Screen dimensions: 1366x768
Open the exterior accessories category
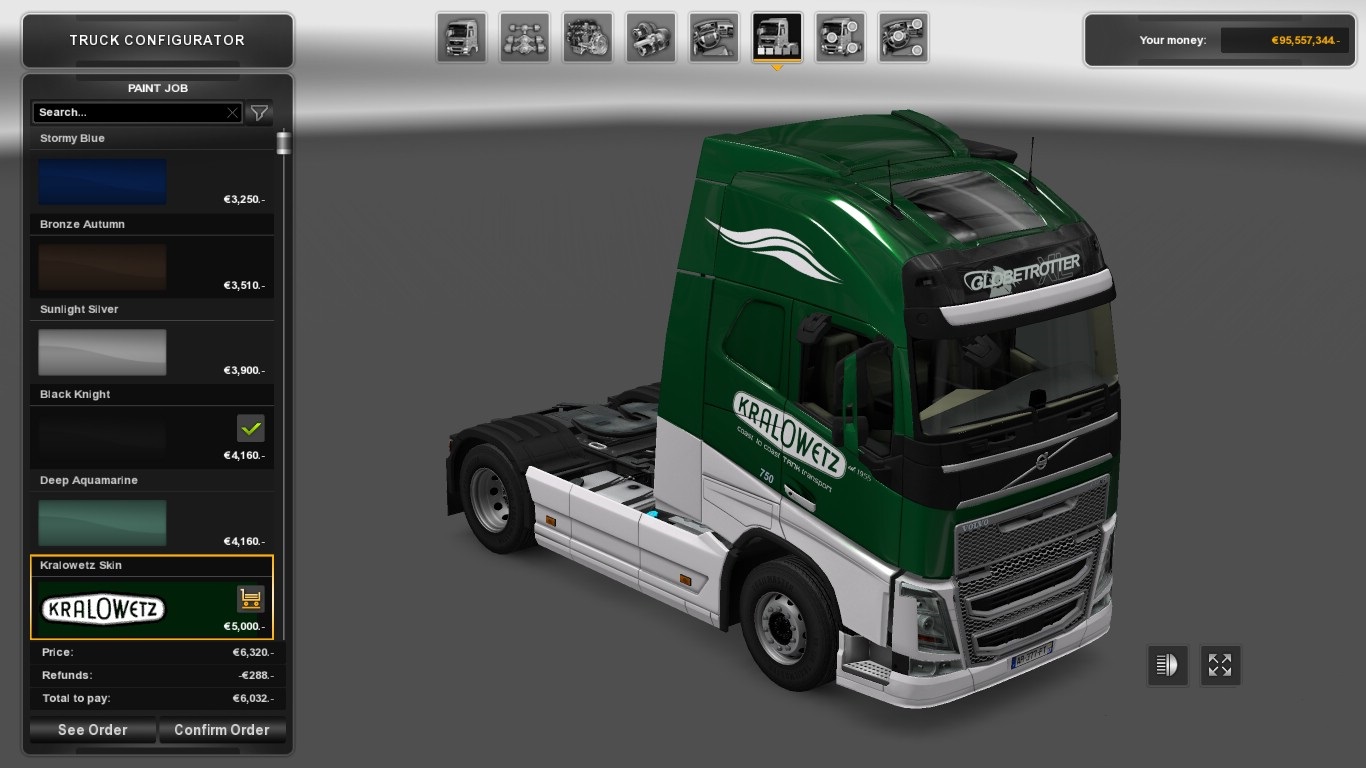pyautogui.click(x=840, y=38)
